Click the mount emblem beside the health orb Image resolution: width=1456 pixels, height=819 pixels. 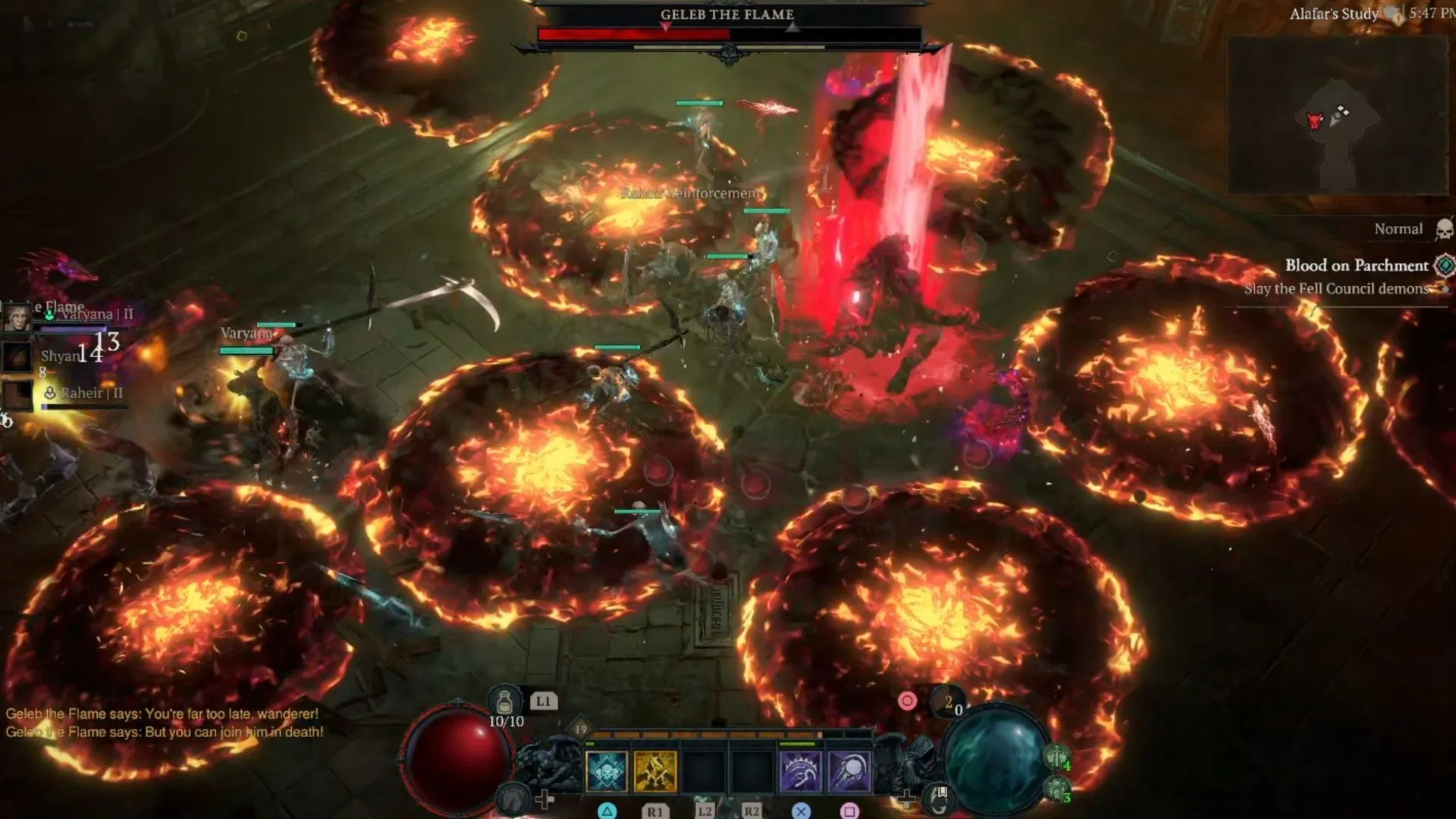tap(514, 798)
